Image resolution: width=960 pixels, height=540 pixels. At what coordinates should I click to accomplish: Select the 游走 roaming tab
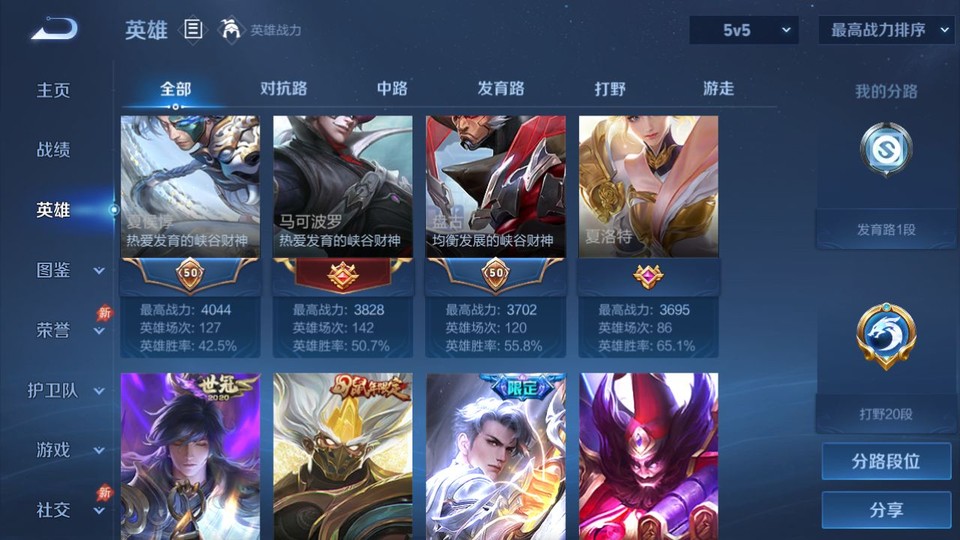tap(718, 89)
